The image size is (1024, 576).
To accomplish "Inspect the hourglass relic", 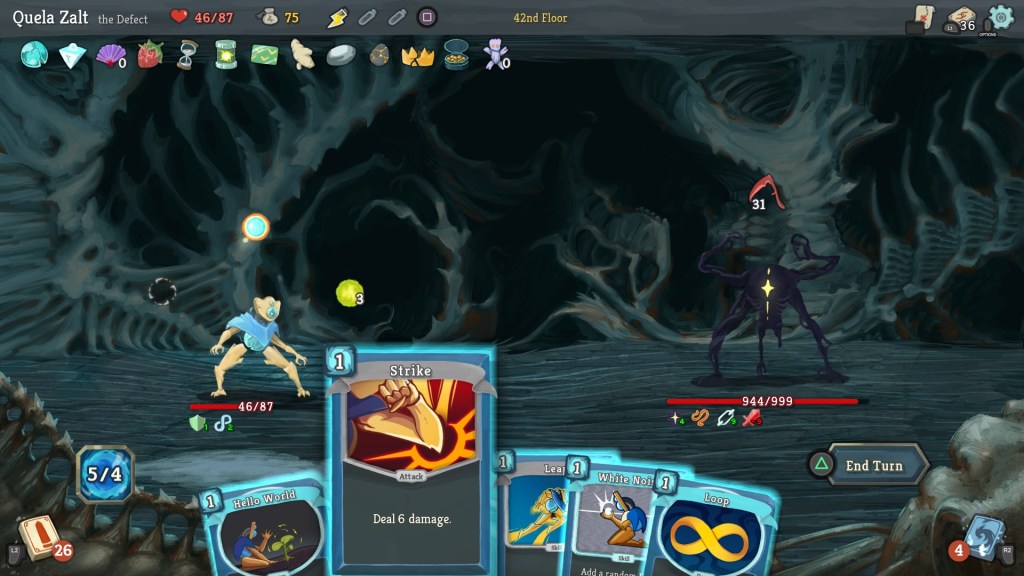I will (x=187, y=54).
